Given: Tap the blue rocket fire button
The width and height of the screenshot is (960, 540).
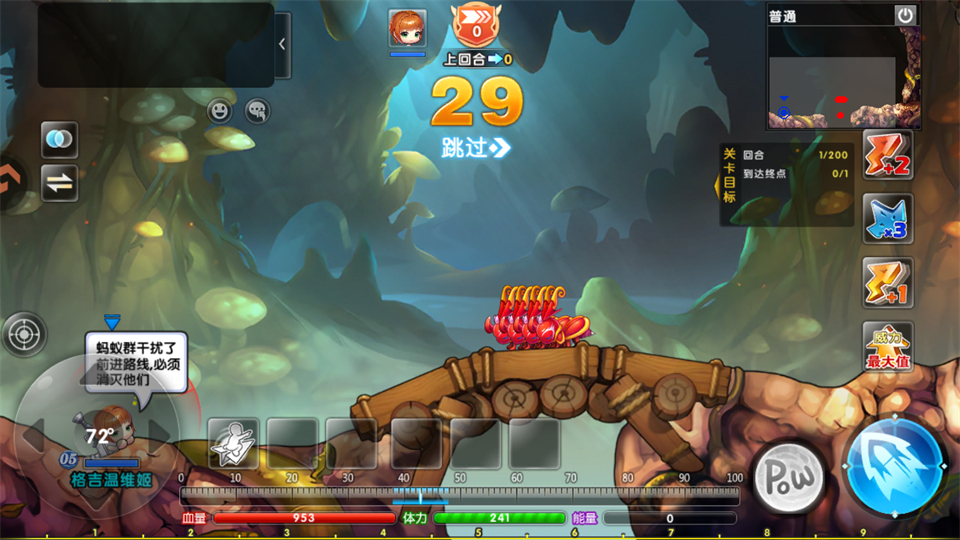Looking at the screenshot, I should (895, 468).
